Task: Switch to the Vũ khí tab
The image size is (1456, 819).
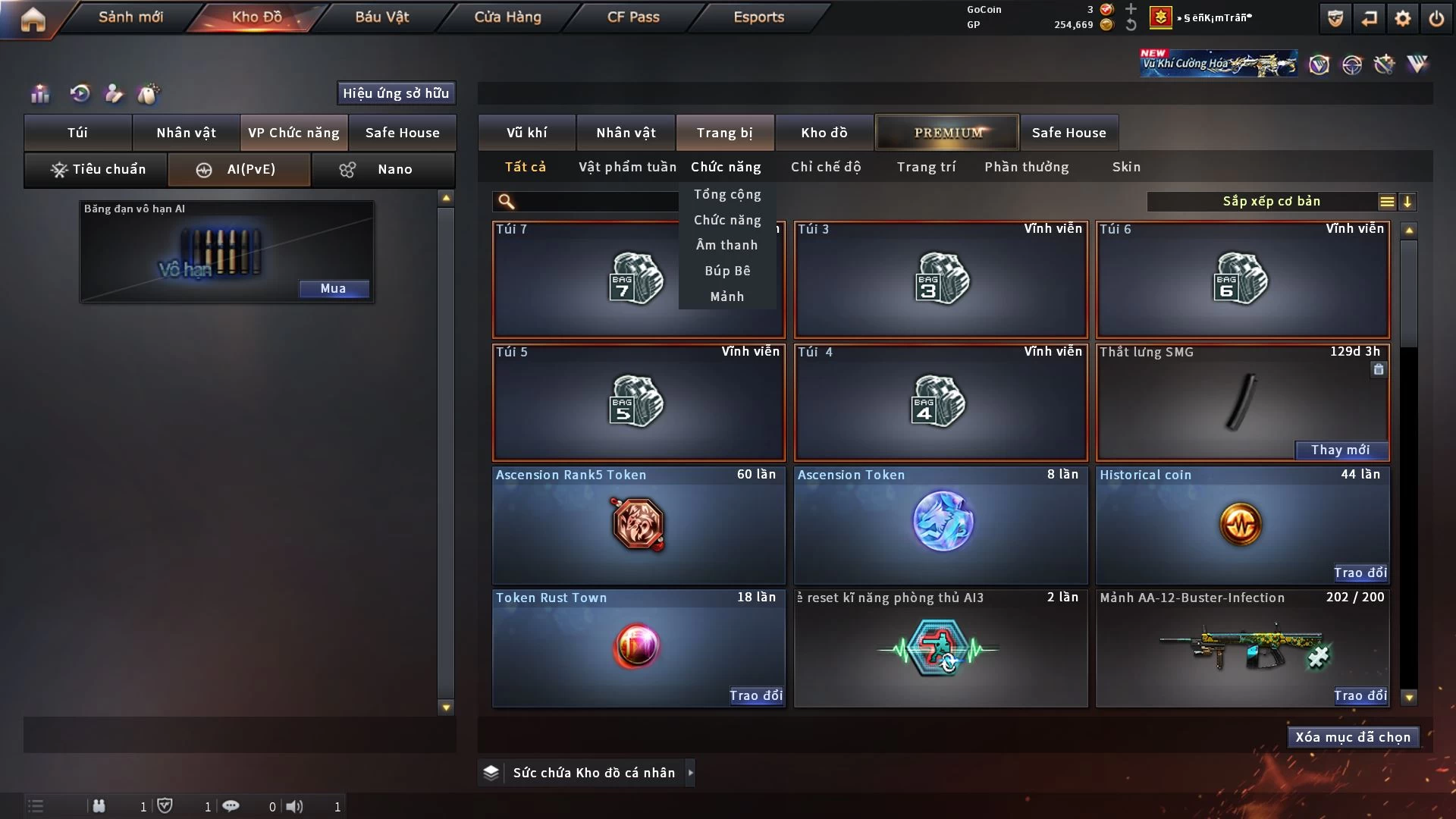Action: click(526, 133)
